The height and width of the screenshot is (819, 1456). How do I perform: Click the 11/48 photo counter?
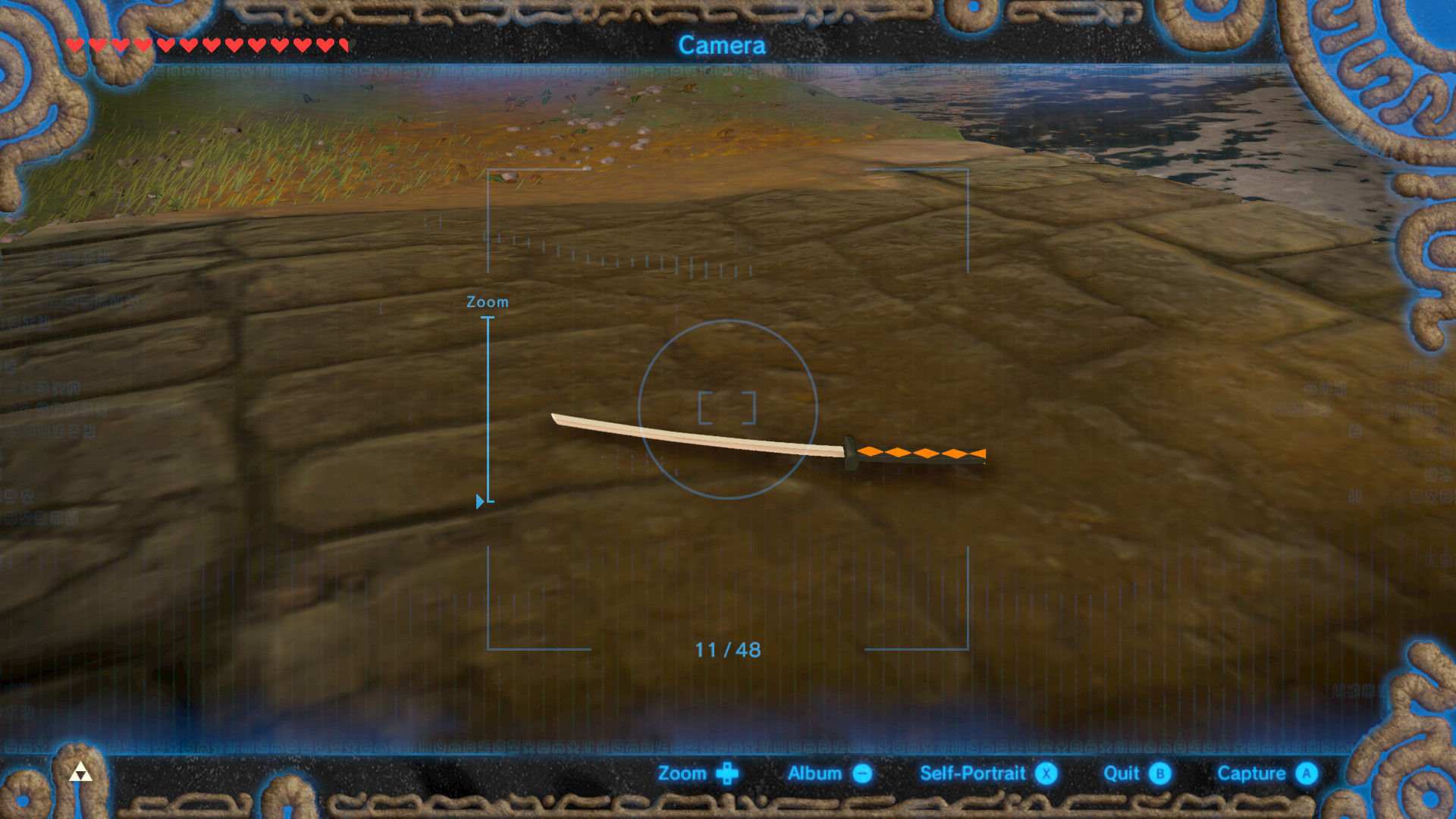coord(727,650)
